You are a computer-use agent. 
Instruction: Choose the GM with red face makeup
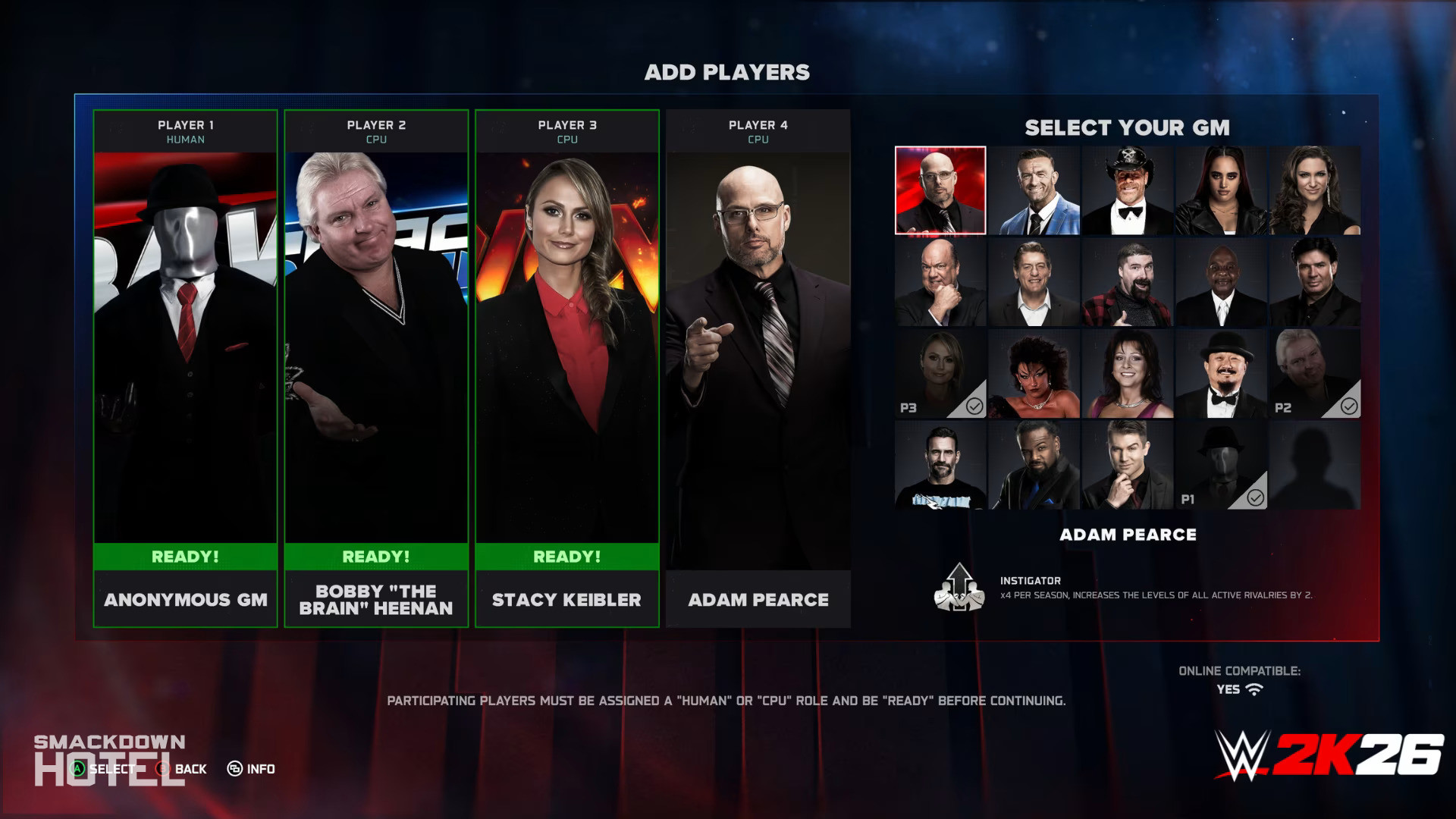point(1034,374)
